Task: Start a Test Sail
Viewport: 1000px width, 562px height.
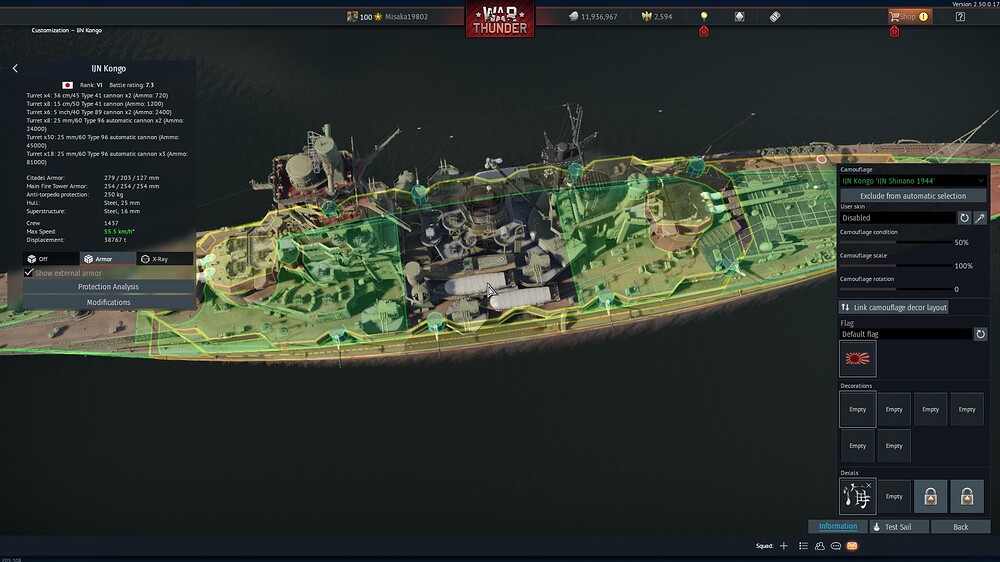Action: pyautogui.click(x=899, y=526)
